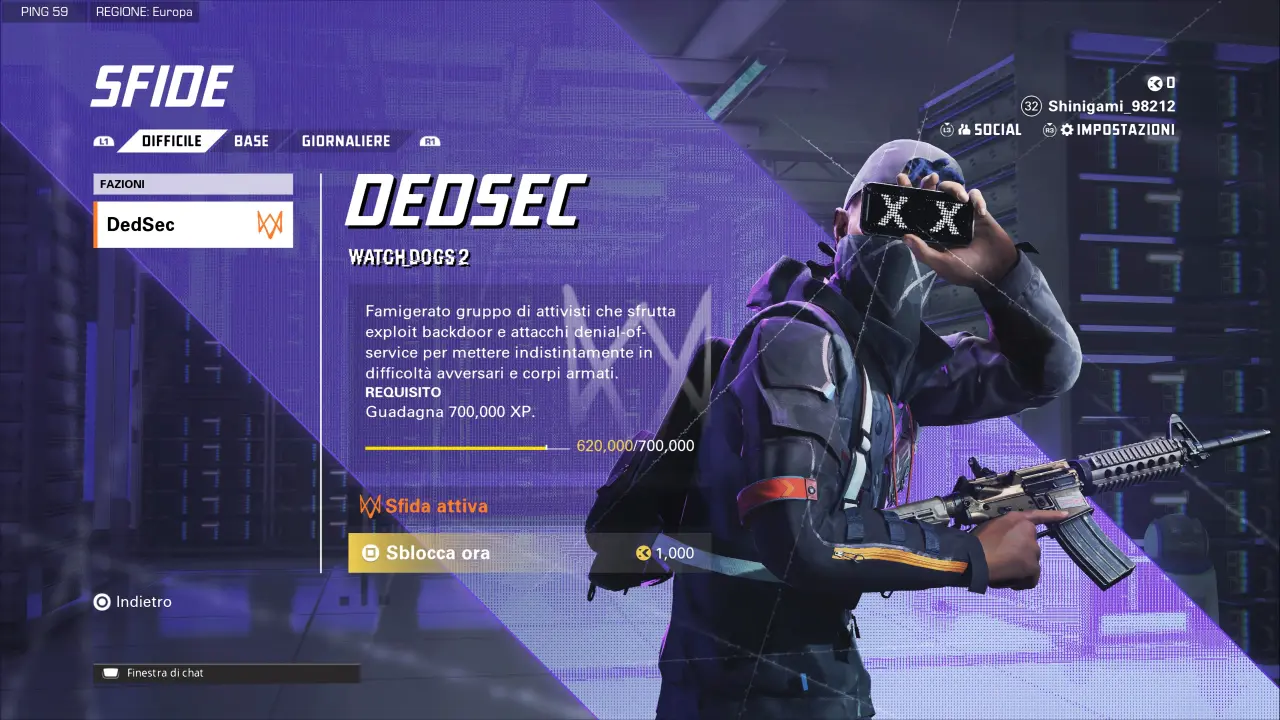This screenshot has width=1280, height=720.
Task: Open the Finestra di chat bar
Action: click(226, 674)
